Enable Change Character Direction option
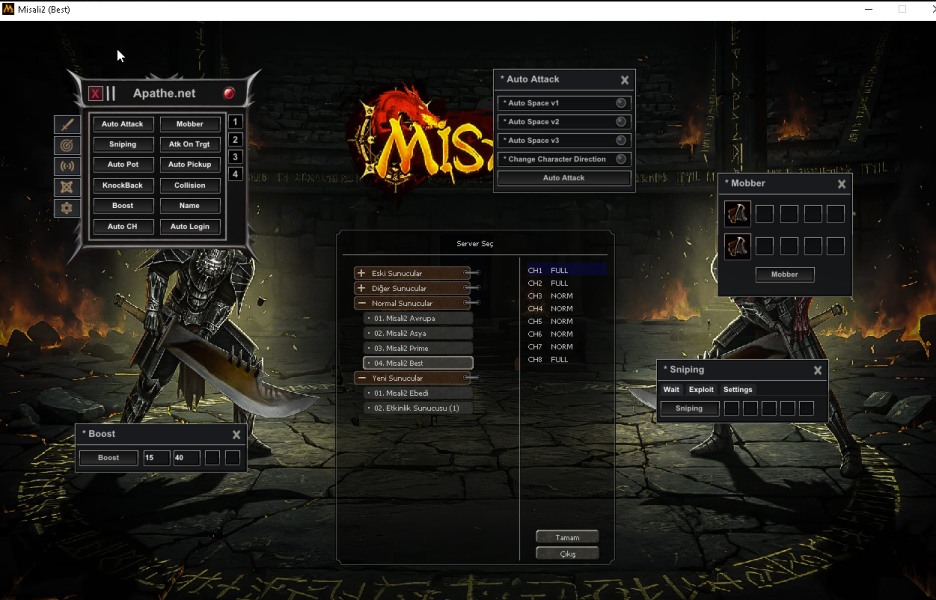Viewport: 936px width, 600px height. click(x=621, y=159)
